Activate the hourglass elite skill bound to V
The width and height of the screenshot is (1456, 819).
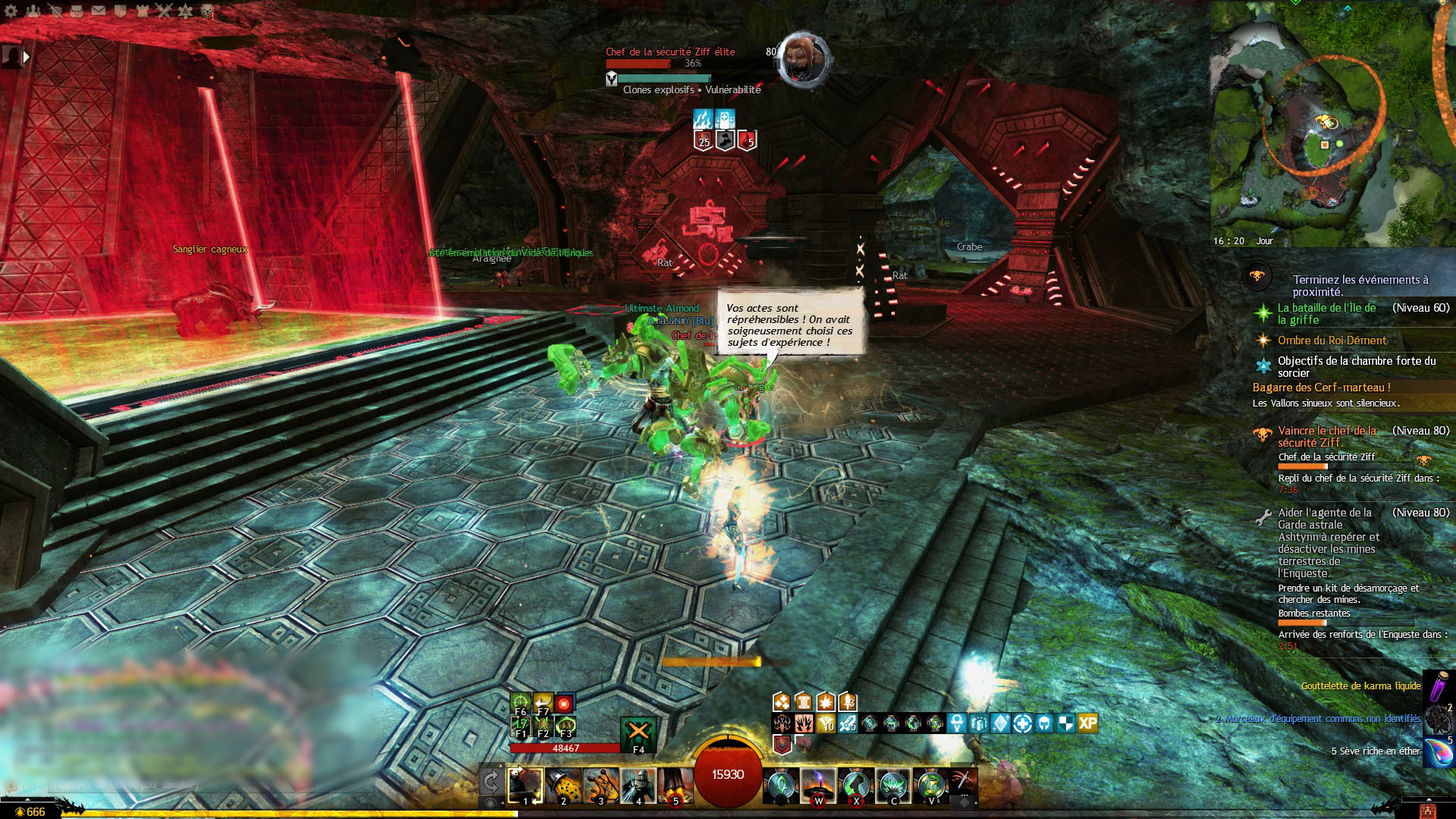click(930, 786)
